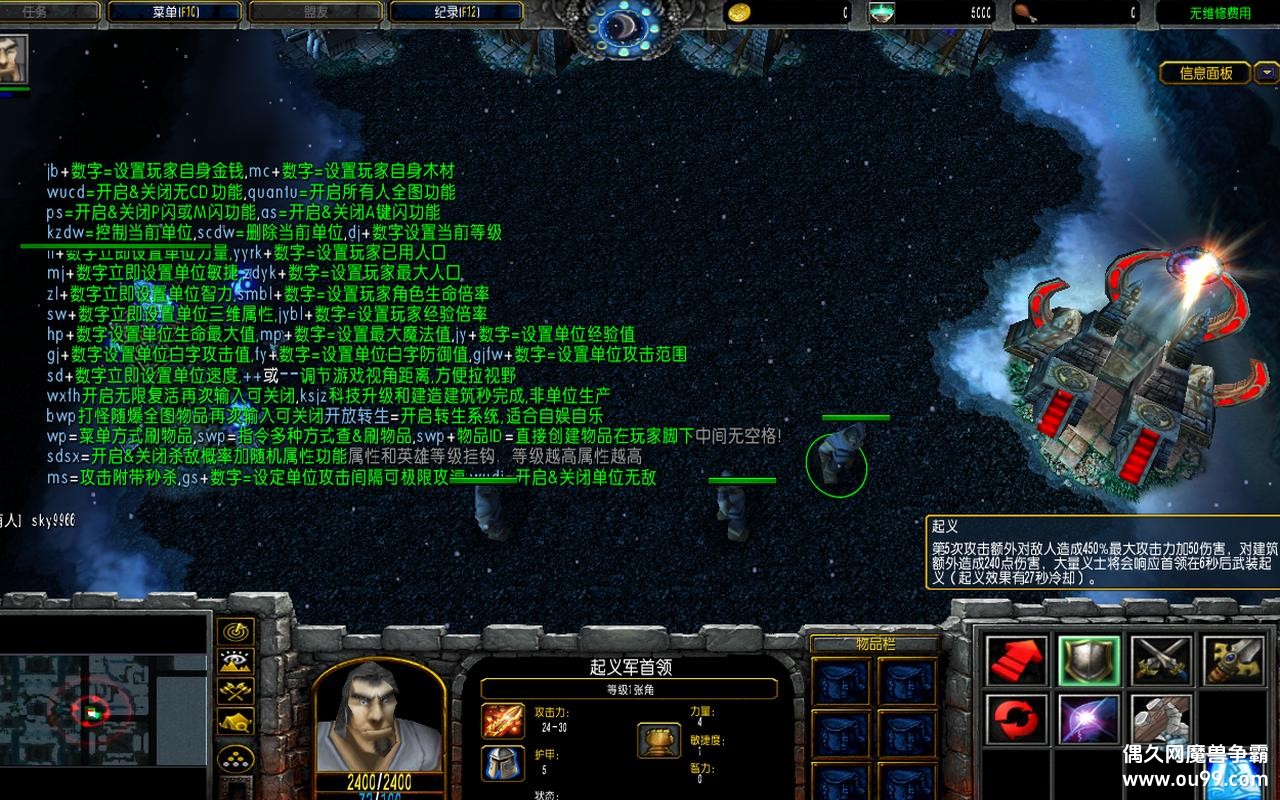Viewport: 1280px width, 800px height.
Task: Click the minimap ping signal button
Action: [x=238, y=632]
